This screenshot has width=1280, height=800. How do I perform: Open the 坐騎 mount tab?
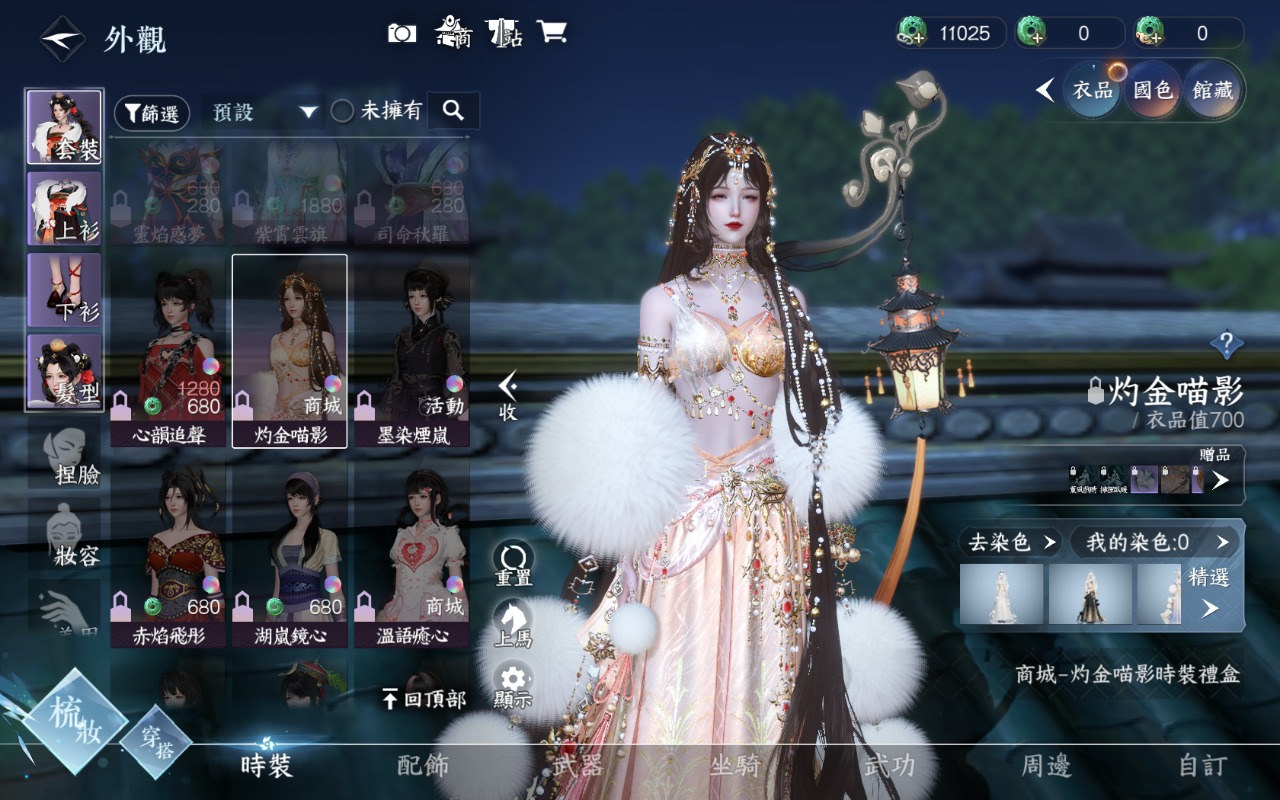[x=735, y=766]
